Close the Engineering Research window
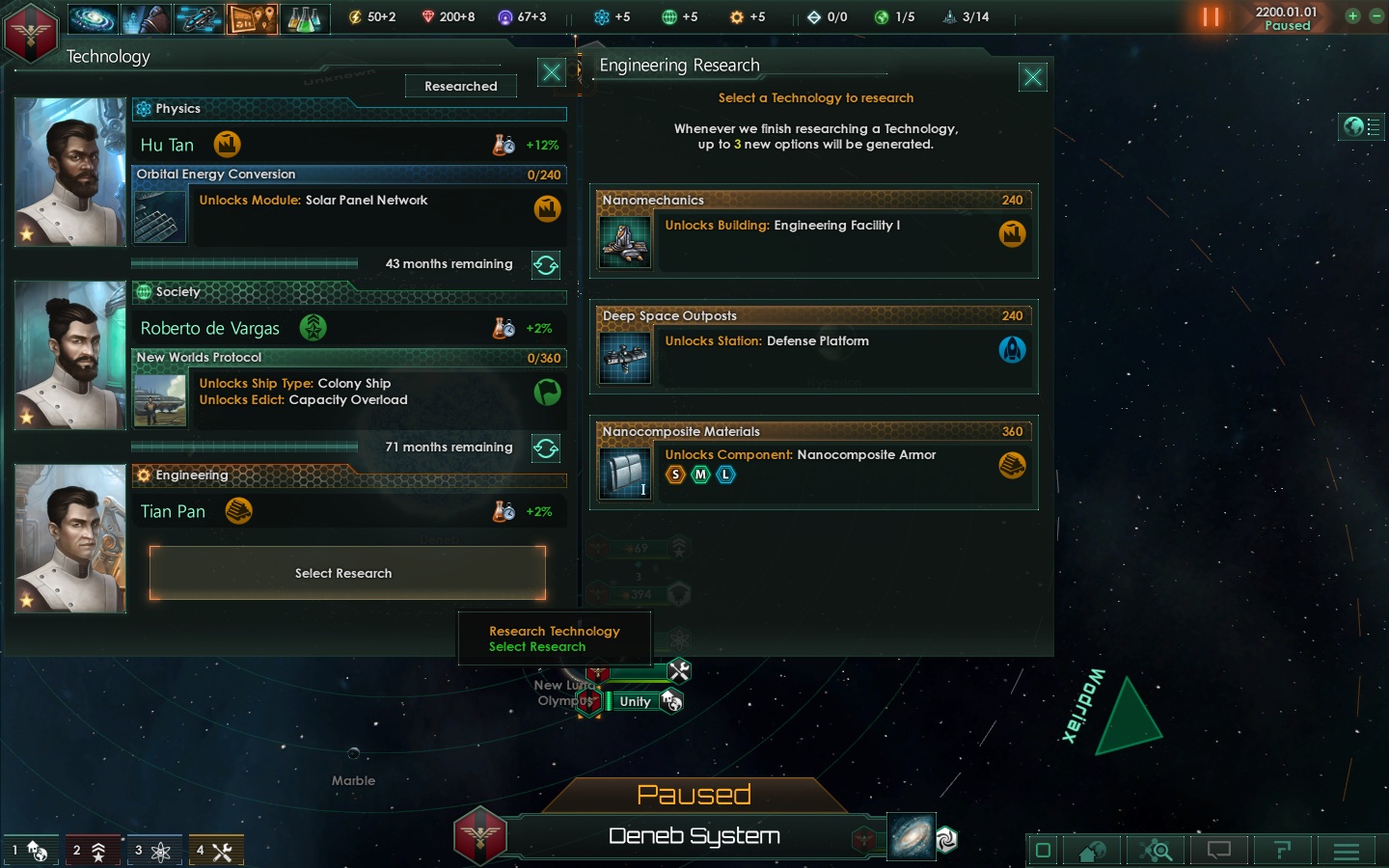 [1032, 77]
